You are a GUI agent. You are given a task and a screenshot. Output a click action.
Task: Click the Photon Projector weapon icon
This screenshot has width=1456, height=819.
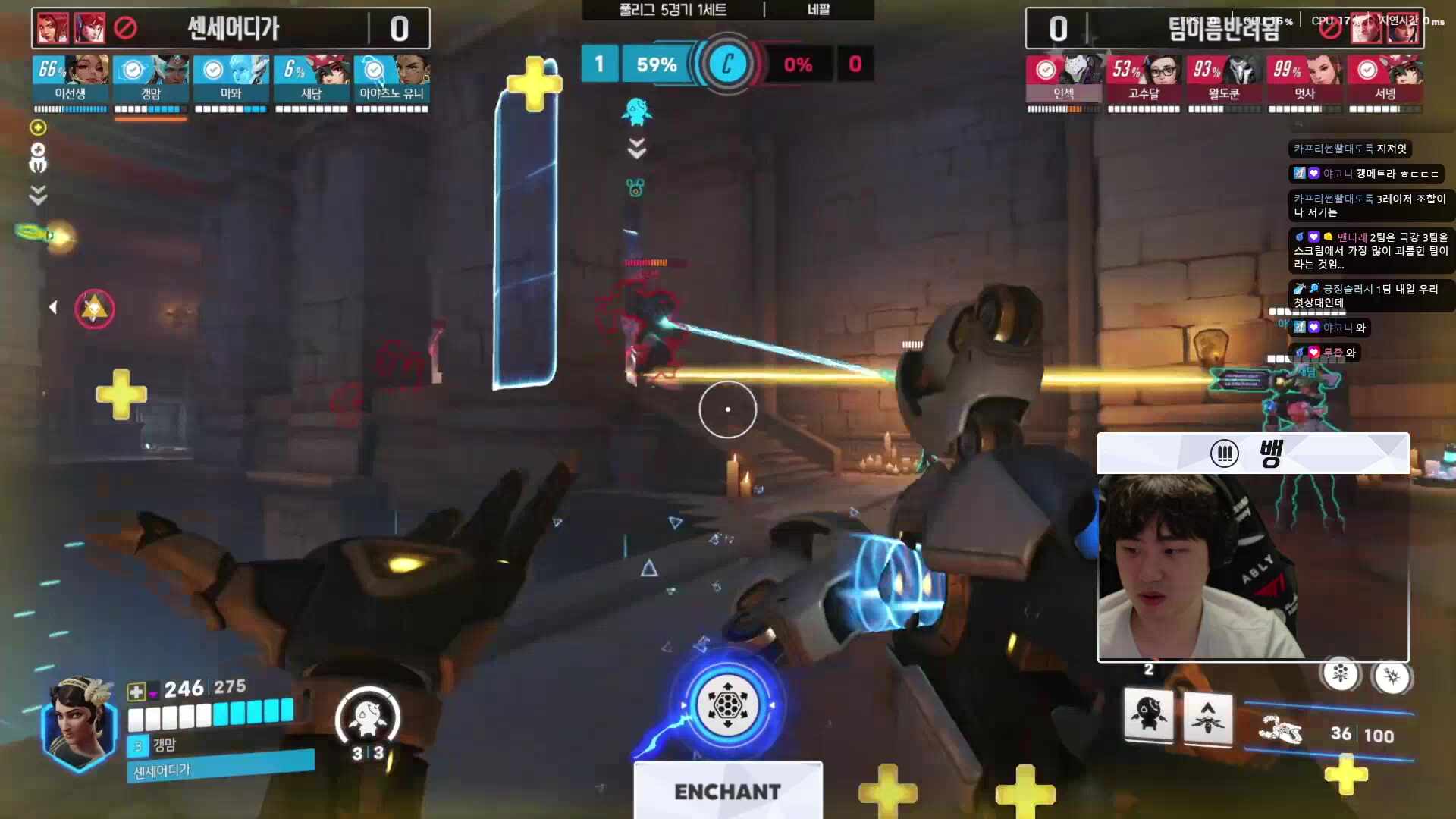pos(1280,731)
